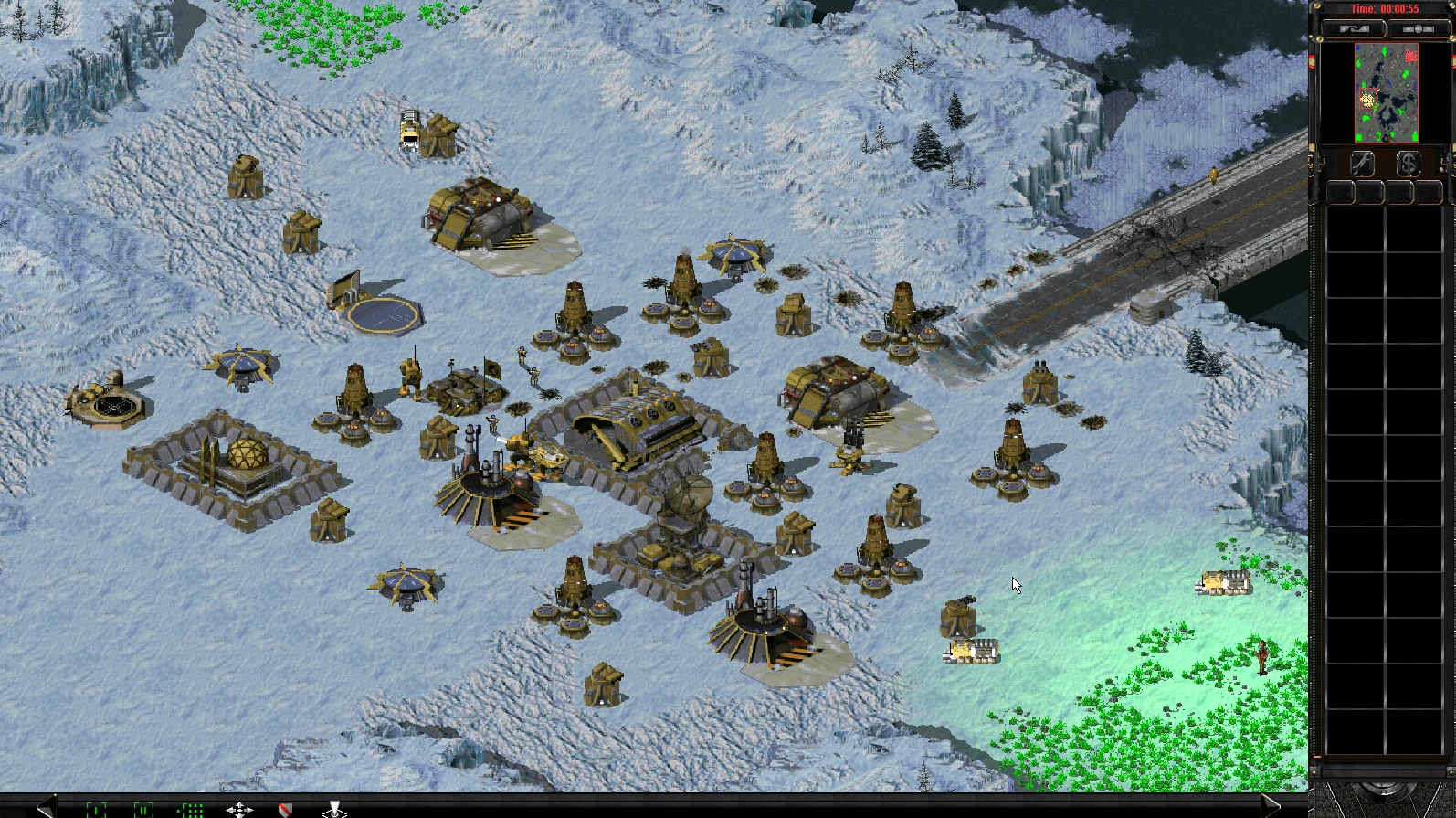
Task: Click the double-bracket team selection icon
Action: 142,810
